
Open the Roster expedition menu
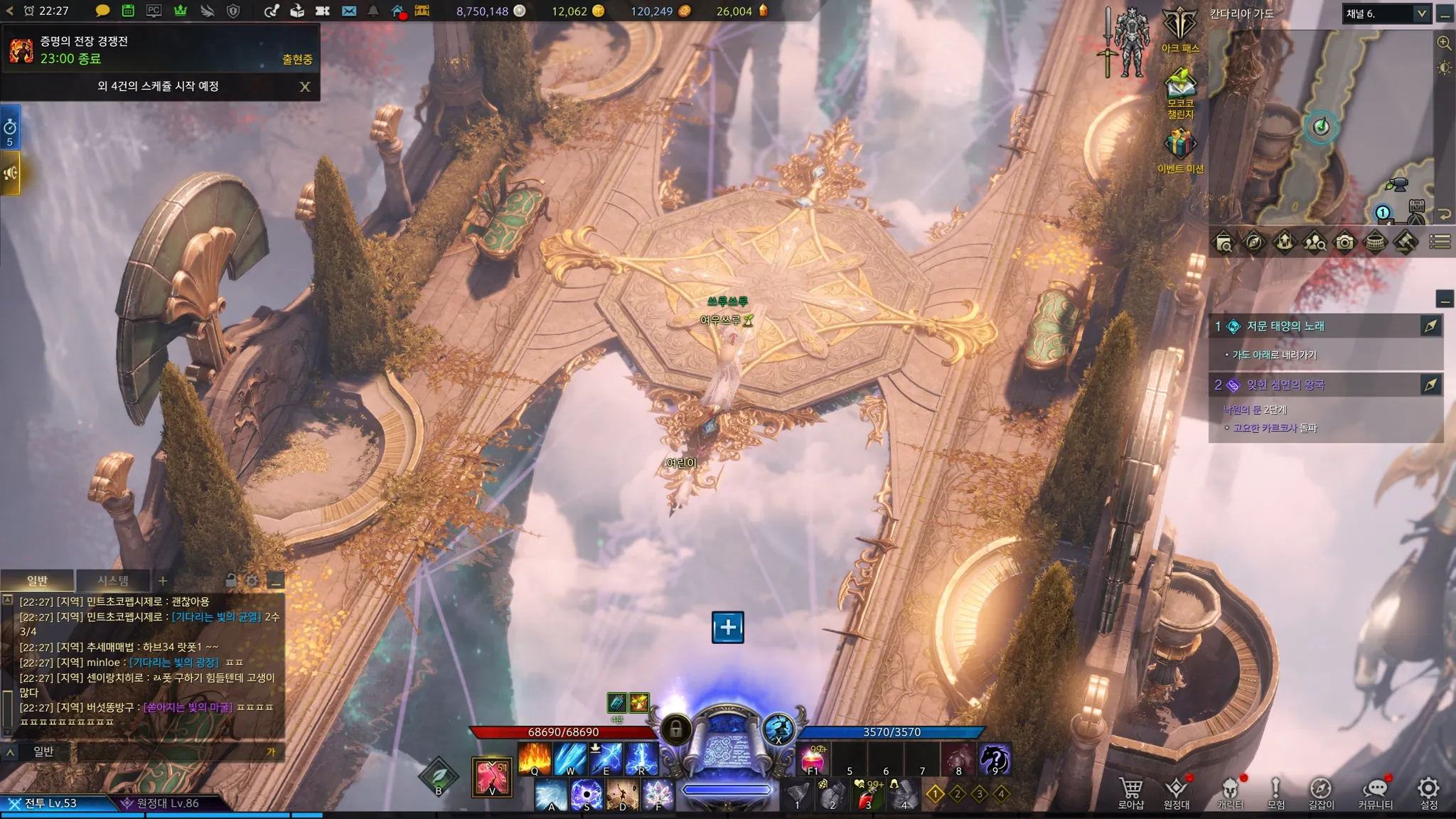pos(1176,791)
